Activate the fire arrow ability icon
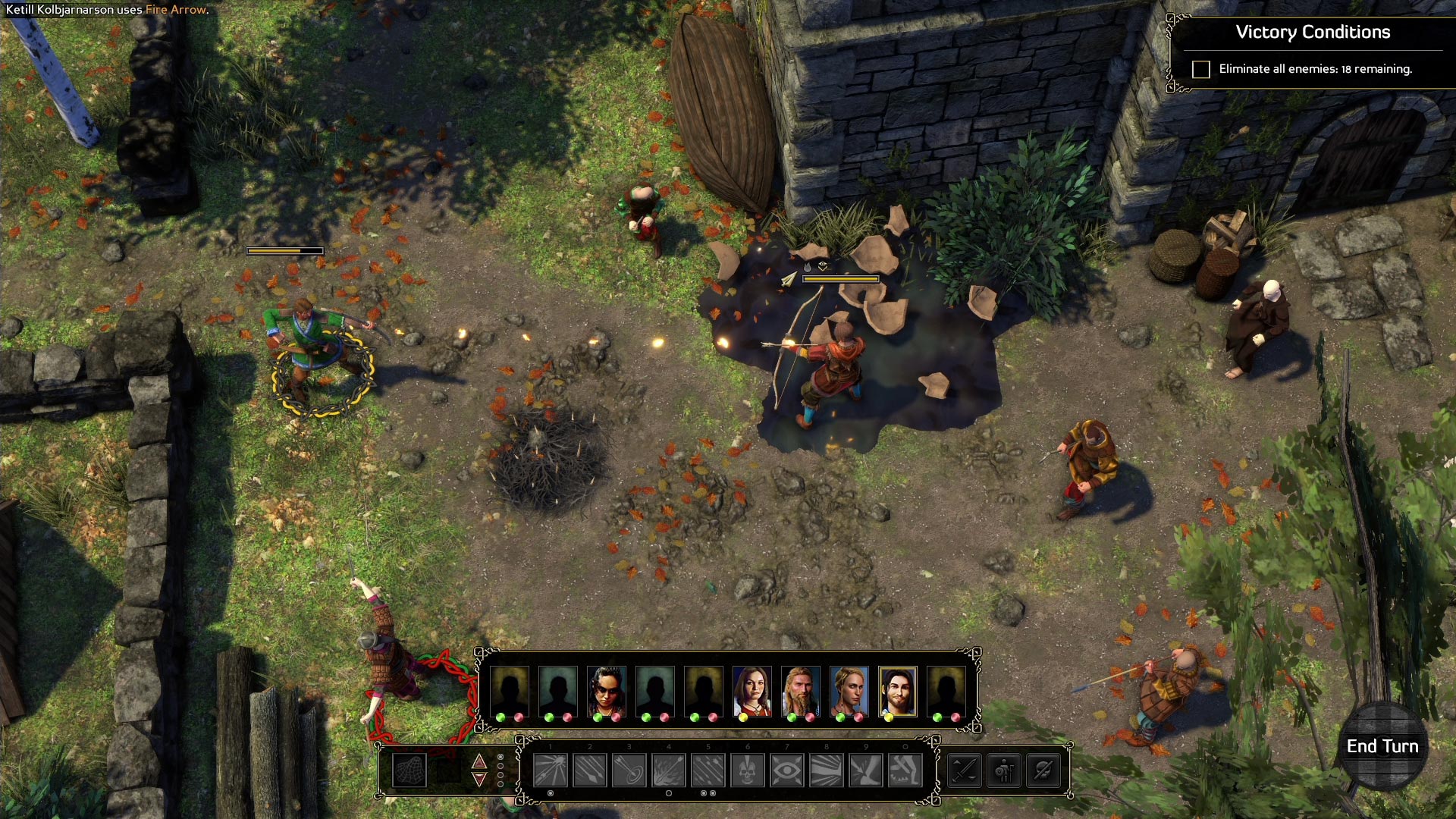 668,771
